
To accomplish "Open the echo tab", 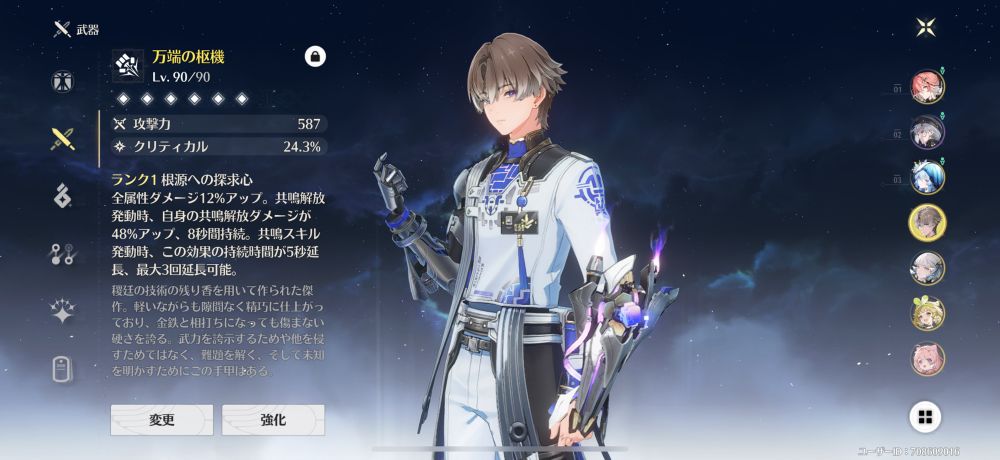I will 63,196.
